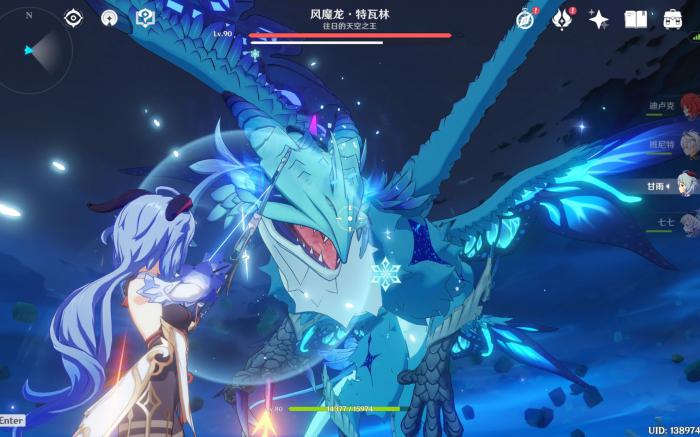Open the domed-arch icon next to elemental sight

click(x=109, y=17)
